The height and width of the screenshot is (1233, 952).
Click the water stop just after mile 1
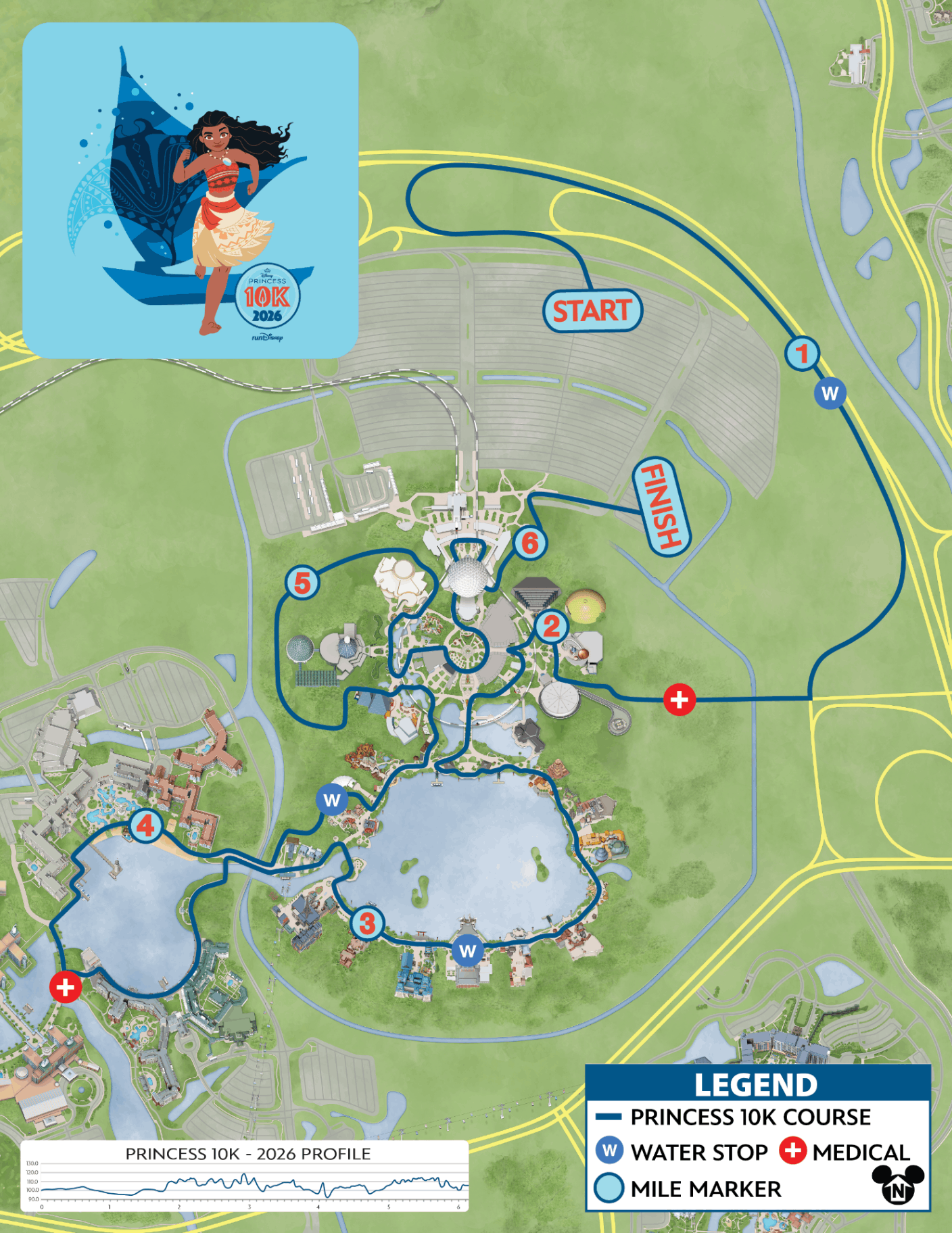click(830, 393)
